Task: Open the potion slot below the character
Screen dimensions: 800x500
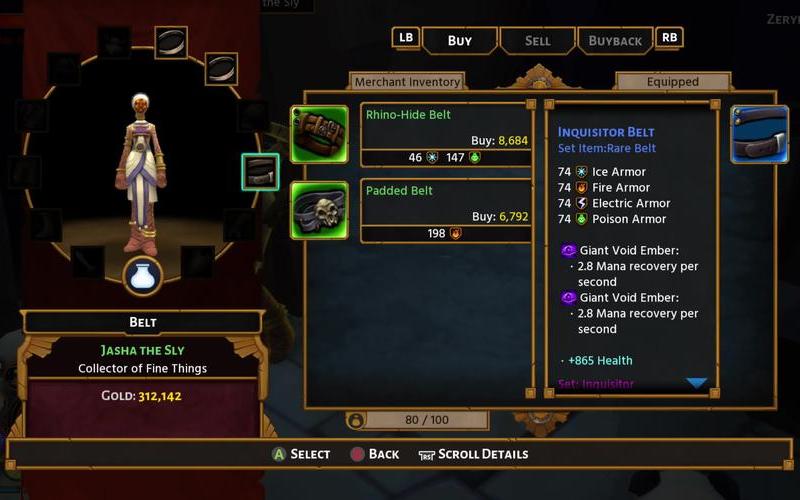Action: (x=143, y=277)
